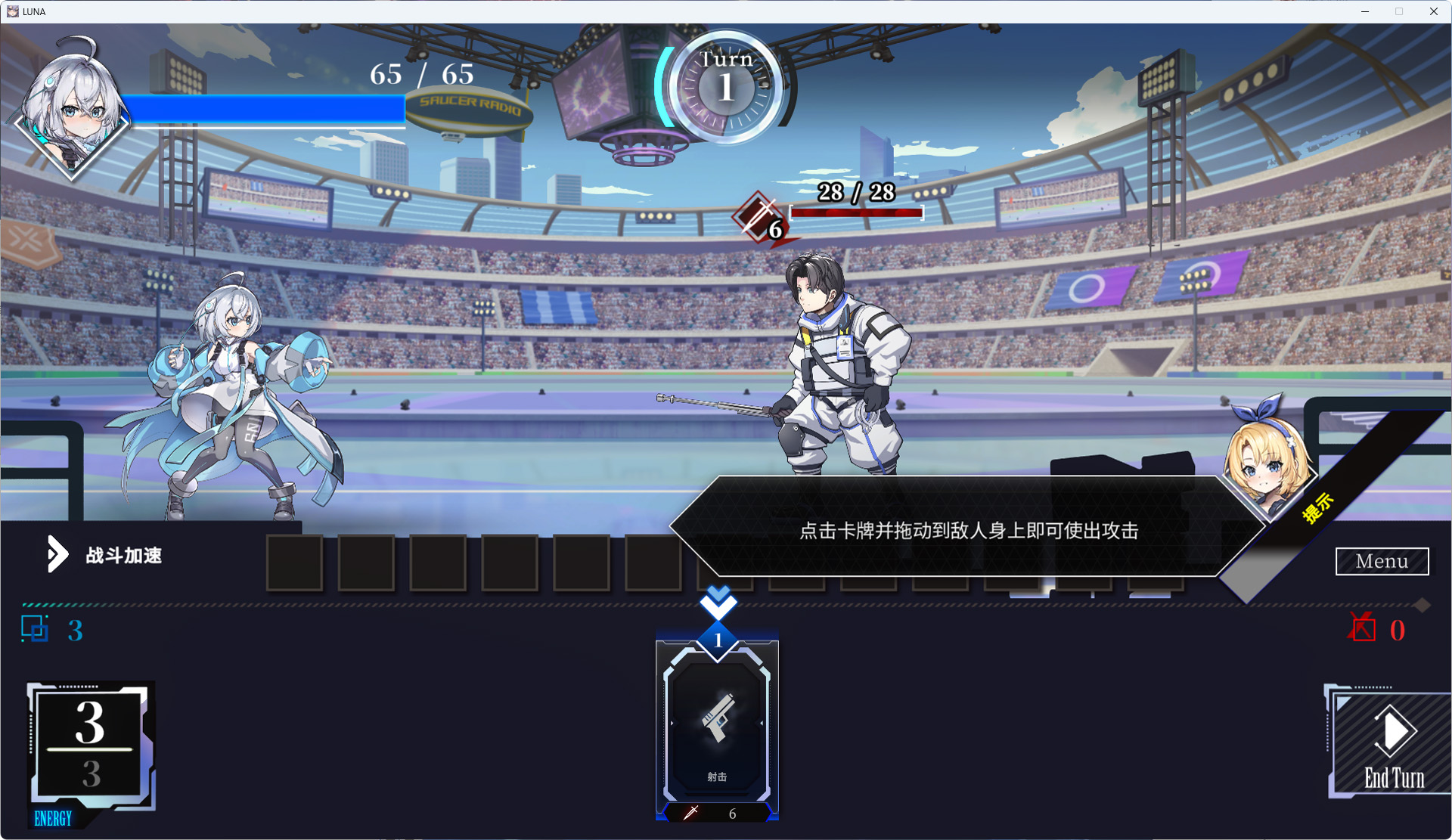The image size is (1452, 840).
Task: View the blue draw pile icon
Action: pyautogui.click(x=35, y=629)
